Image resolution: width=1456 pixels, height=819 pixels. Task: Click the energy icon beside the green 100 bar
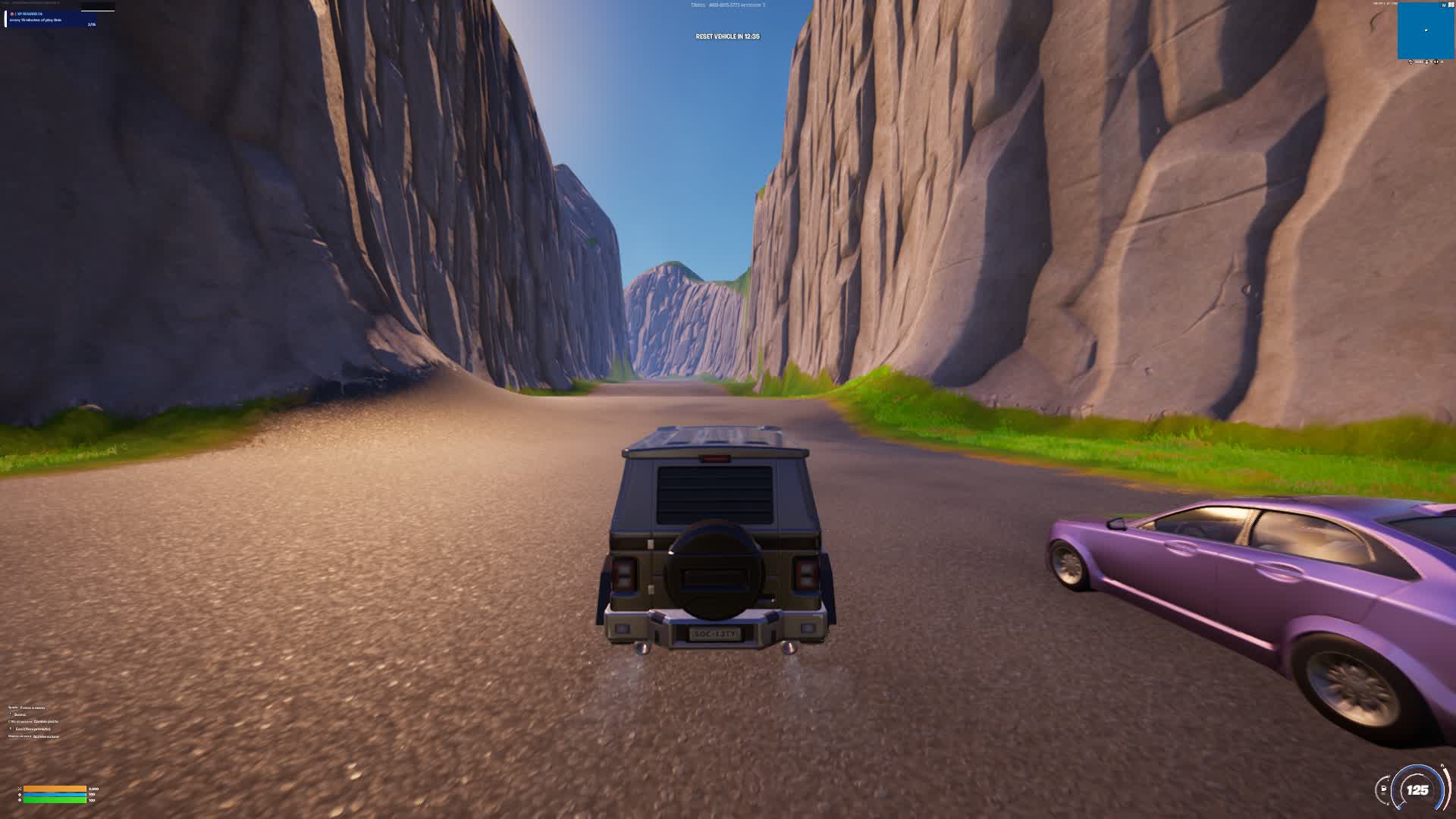pyautogui.click(x=20, y=799)
